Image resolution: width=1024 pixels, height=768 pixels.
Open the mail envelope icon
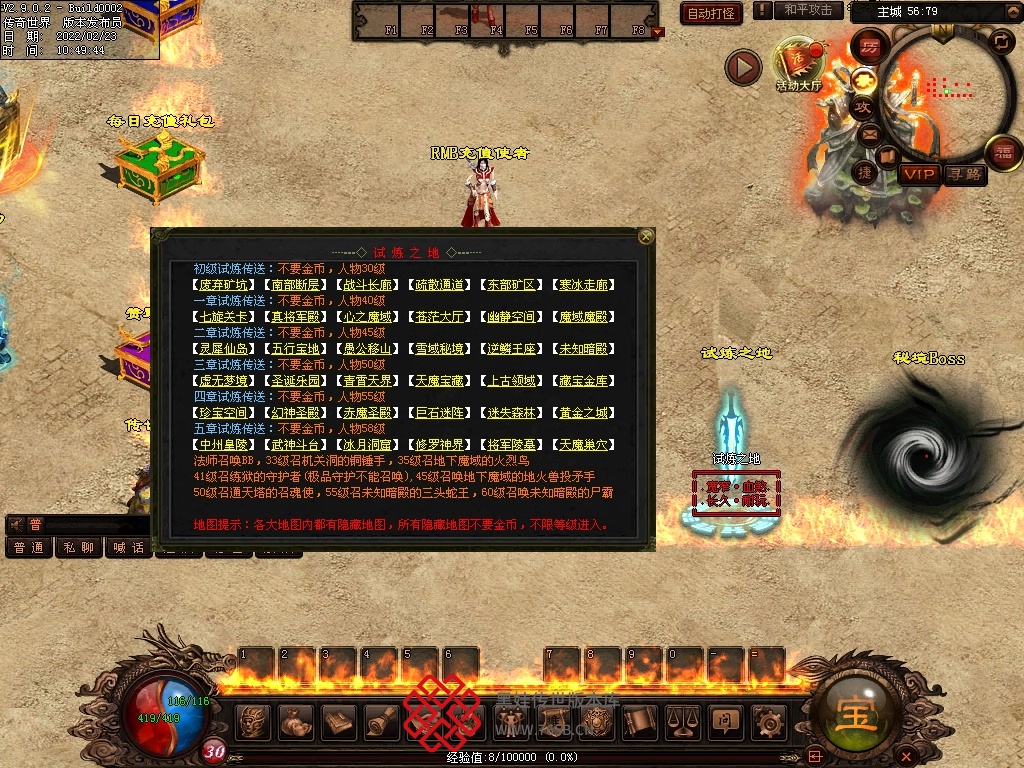tap(870, 133)
